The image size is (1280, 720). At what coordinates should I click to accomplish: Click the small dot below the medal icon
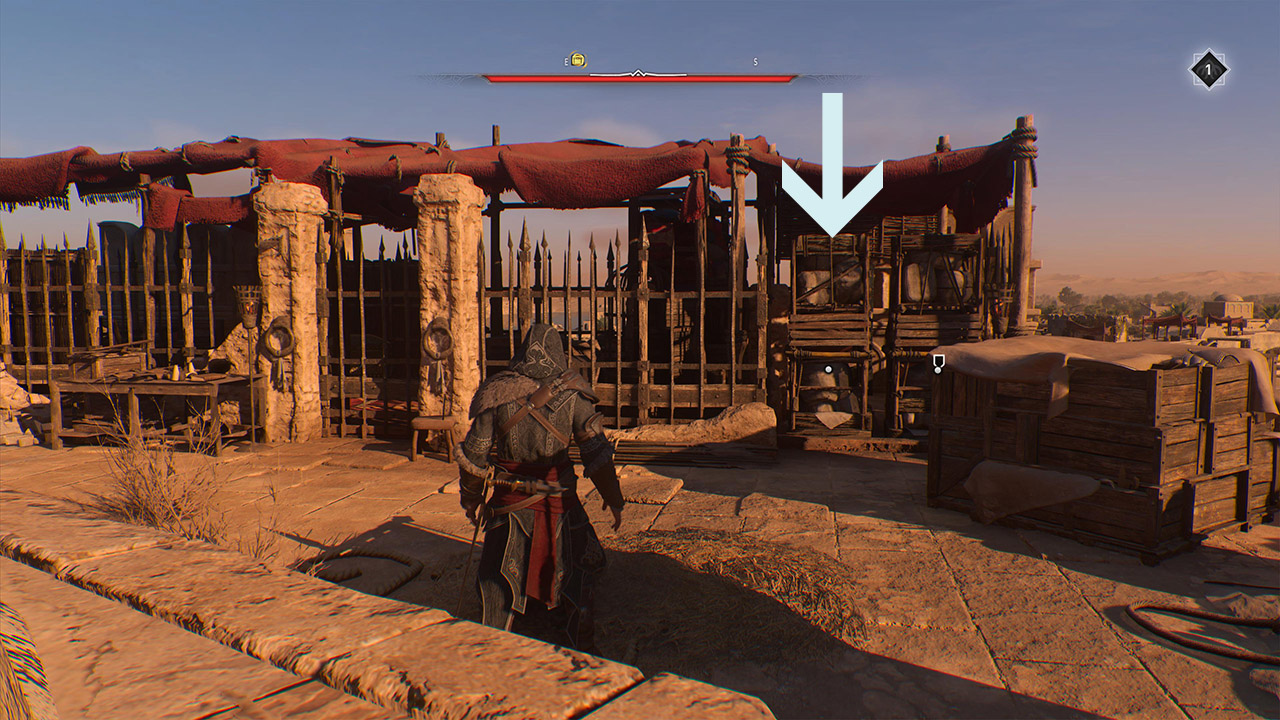pos(938,370)
